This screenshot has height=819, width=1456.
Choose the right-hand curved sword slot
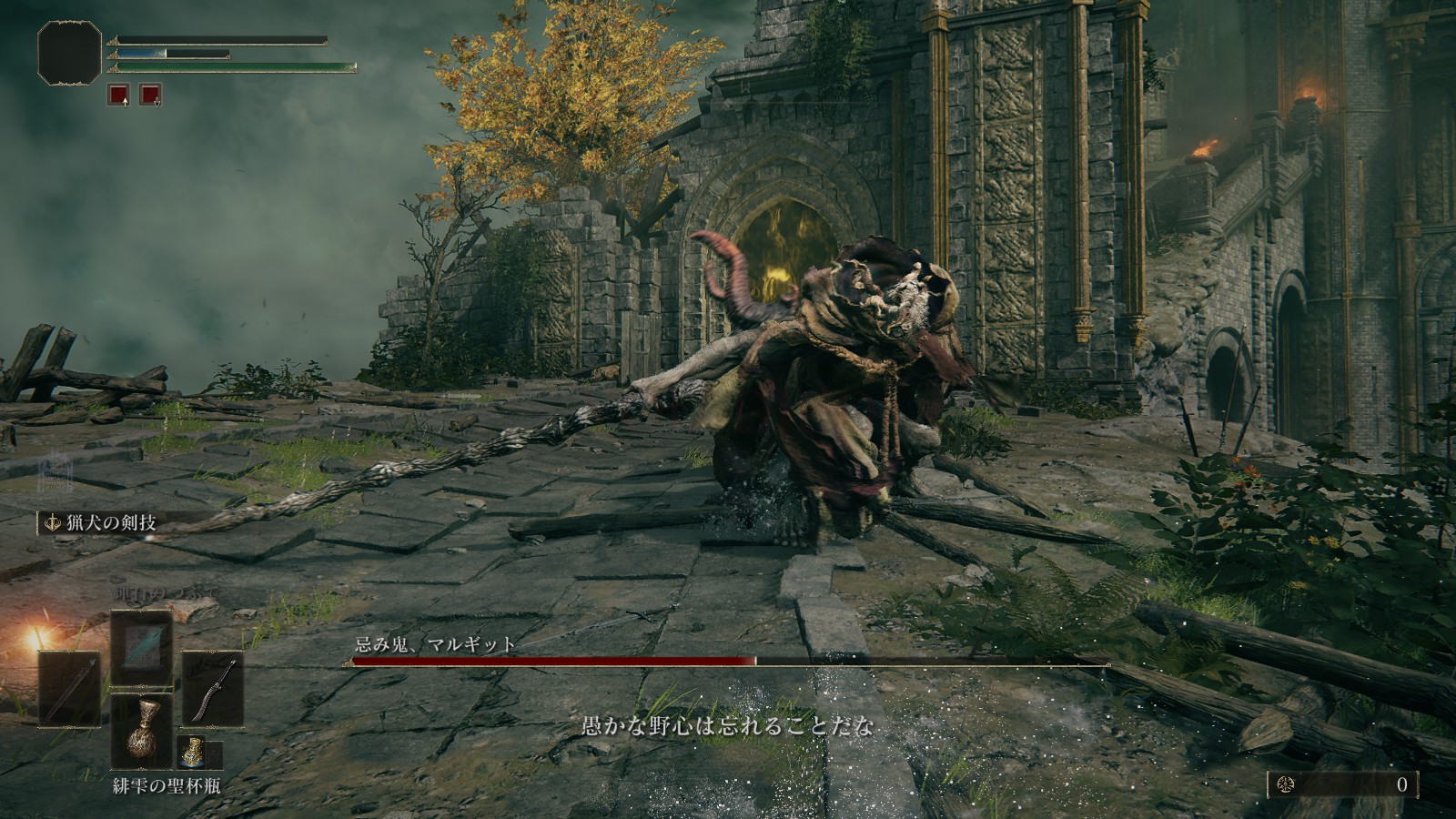click(213, 689)
